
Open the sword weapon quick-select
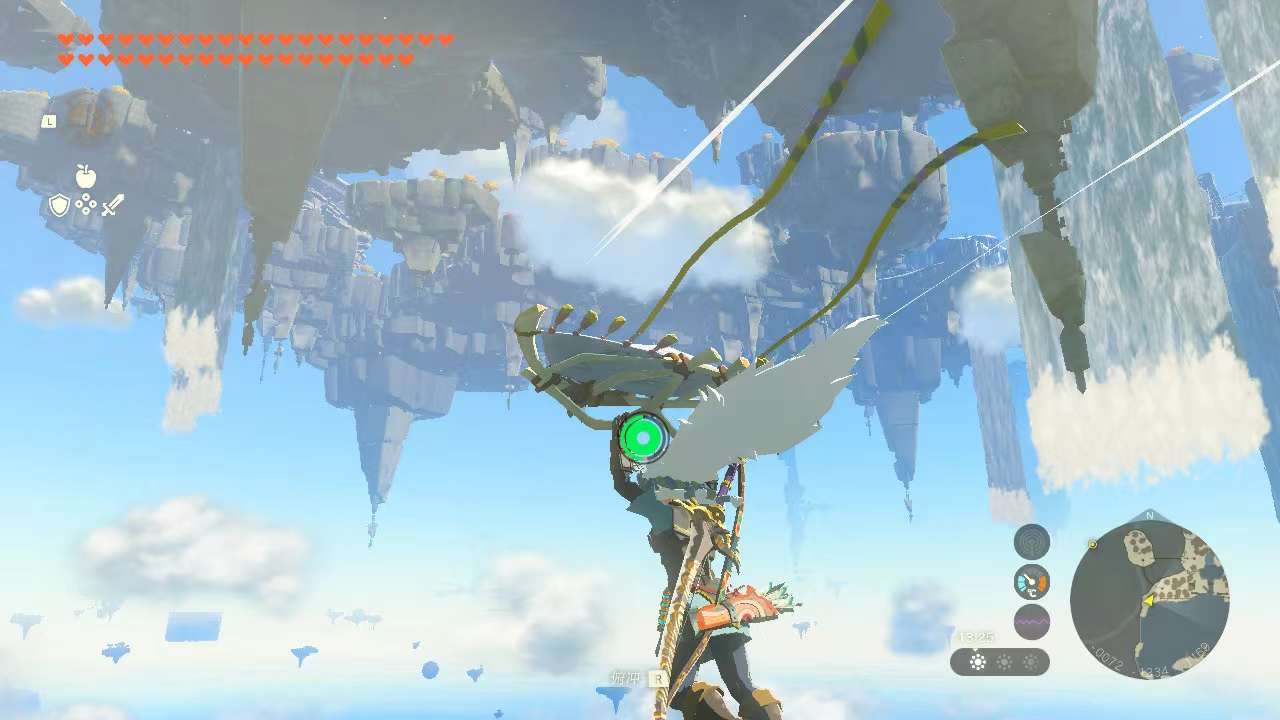[x=112, y=205]
